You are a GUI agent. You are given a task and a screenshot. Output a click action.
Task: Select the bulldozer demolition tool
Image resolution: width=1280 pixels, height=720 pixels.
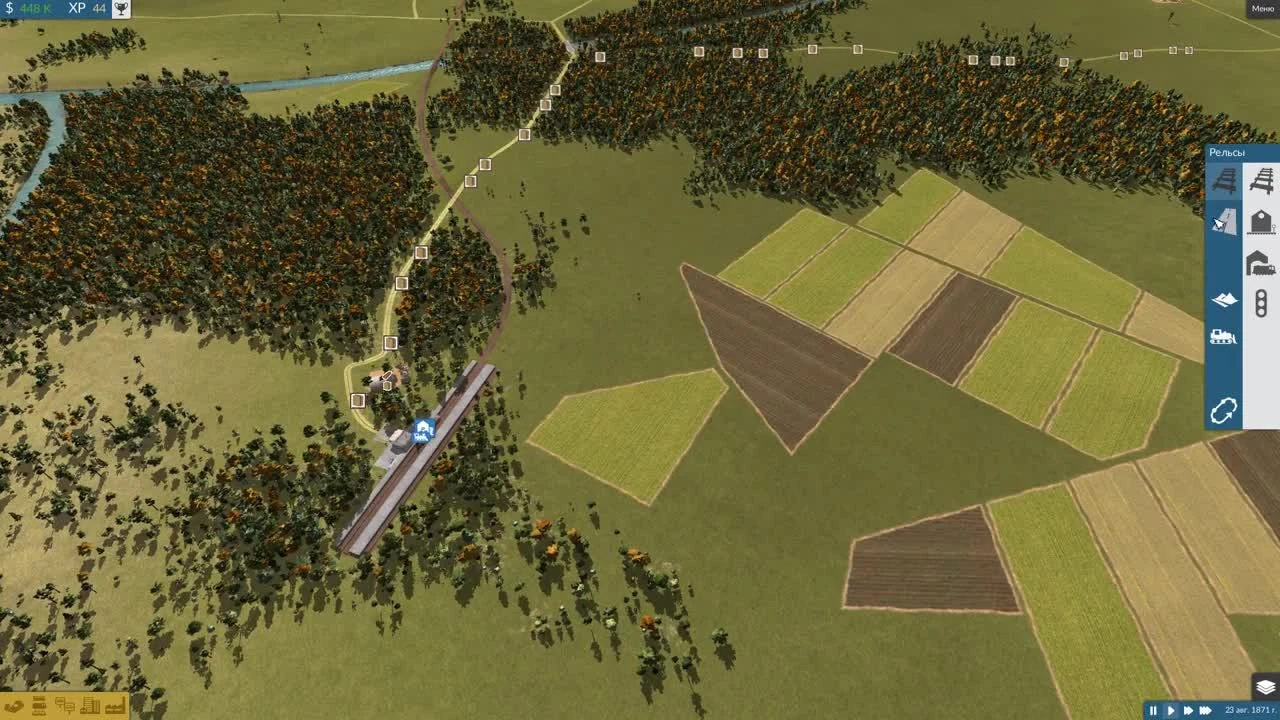1224,337
